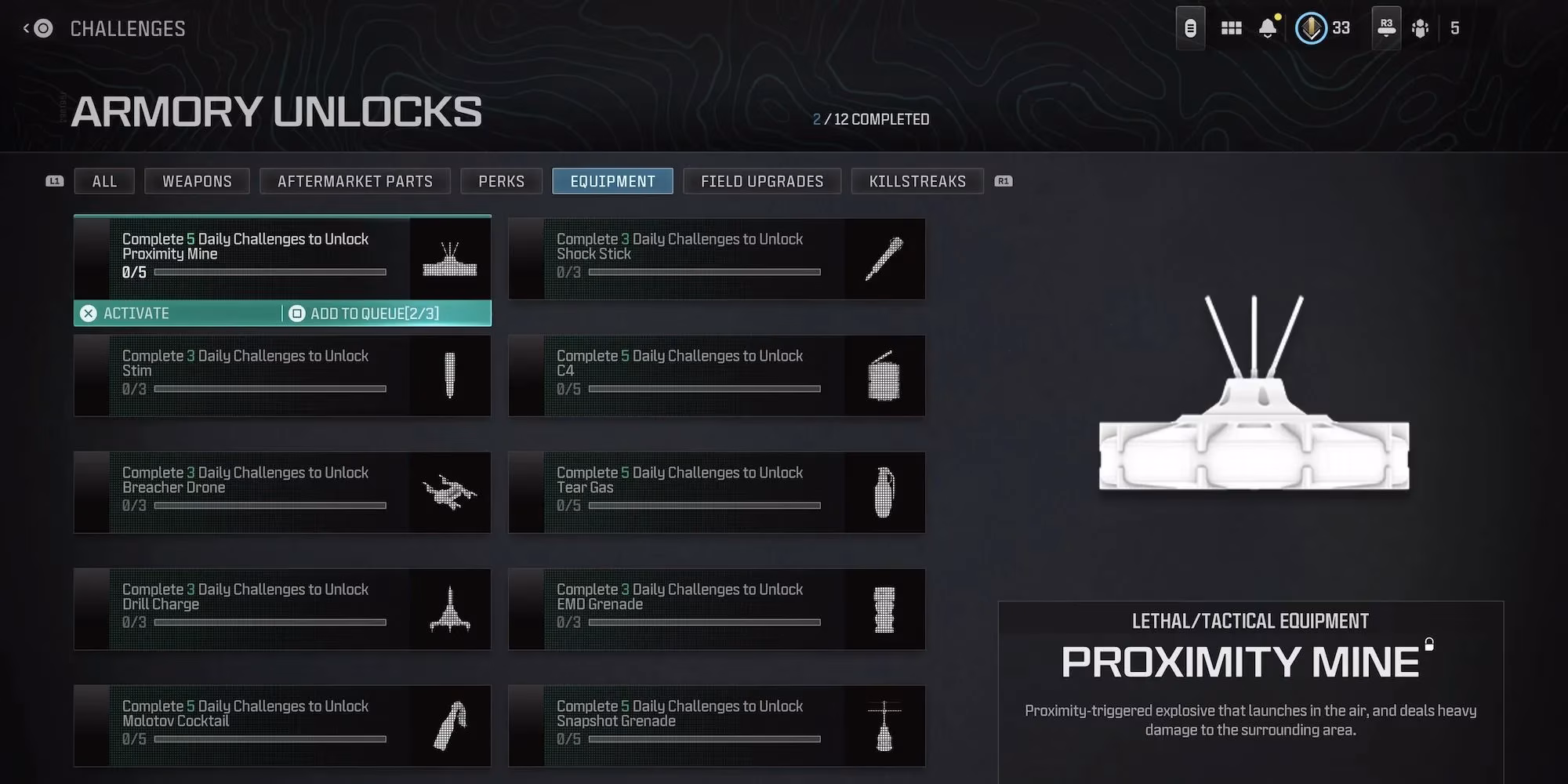
Task: Select the Drill Charge icon
Action: (449, 609)
